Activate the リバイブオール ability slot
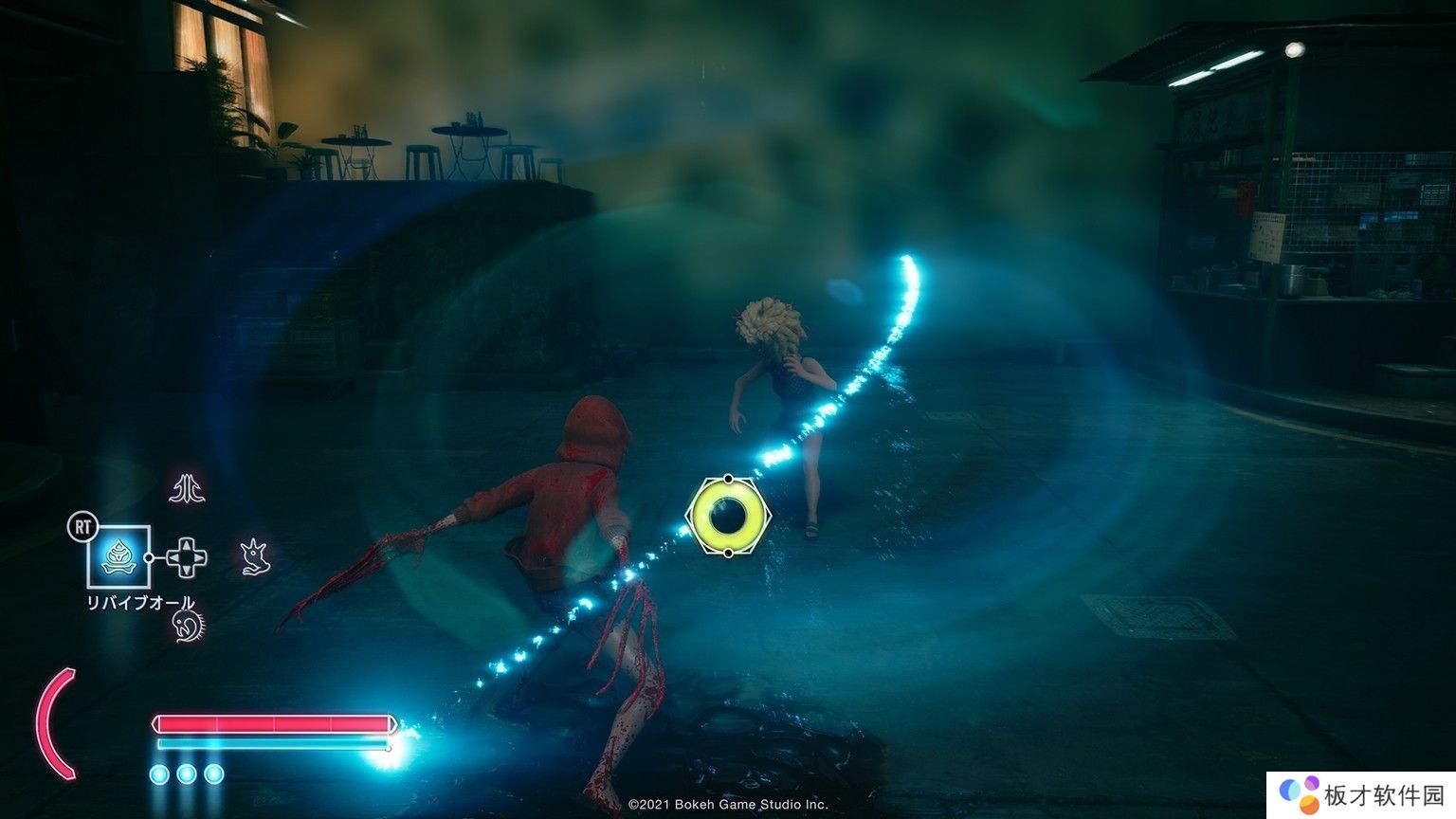This screenshot has height=819, width=1456. click(x=118, y=556)
